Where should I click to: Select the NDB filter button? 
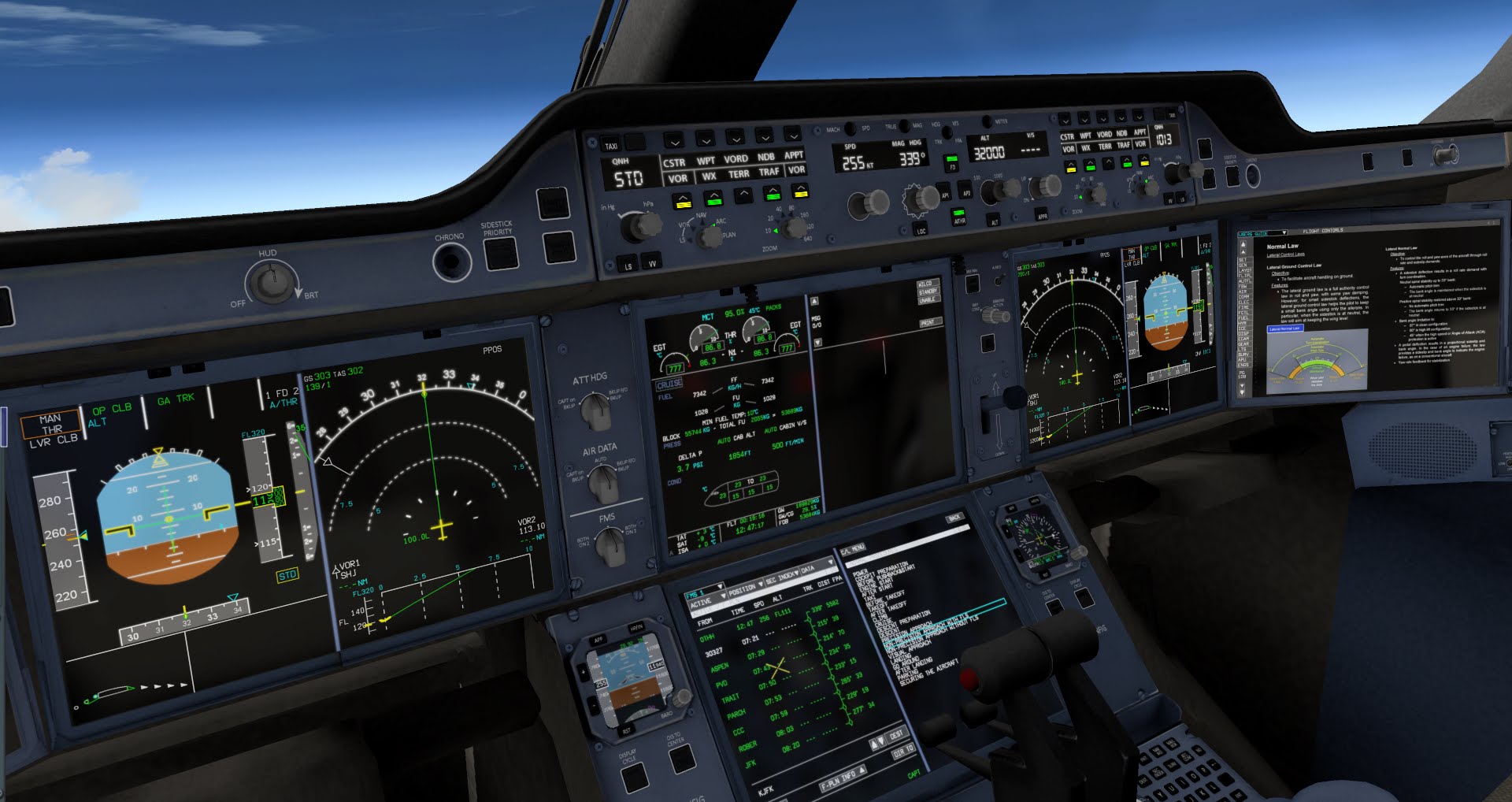click(x=768, y=158)
